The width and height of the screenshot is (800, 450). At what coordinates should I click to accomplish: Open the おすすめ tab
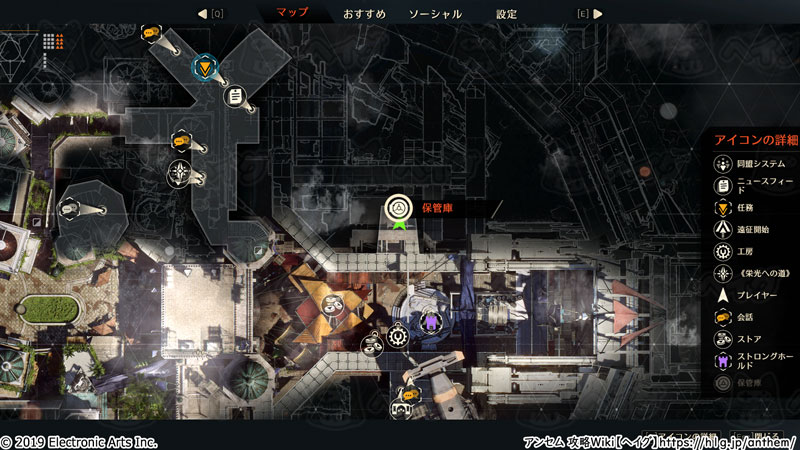tap(364, 14)
